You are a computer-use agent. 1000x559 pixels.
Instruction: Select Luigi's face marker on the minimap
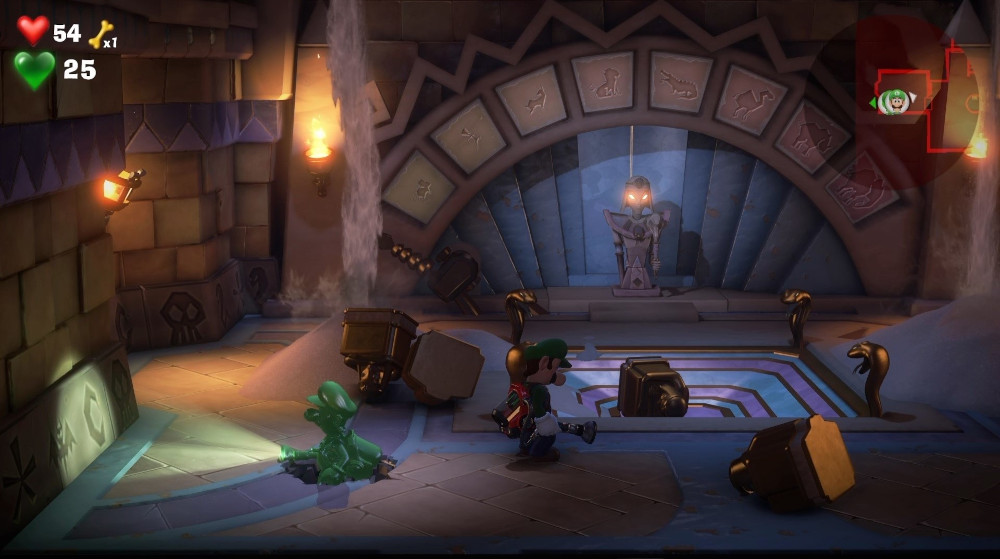click(896, 99)
